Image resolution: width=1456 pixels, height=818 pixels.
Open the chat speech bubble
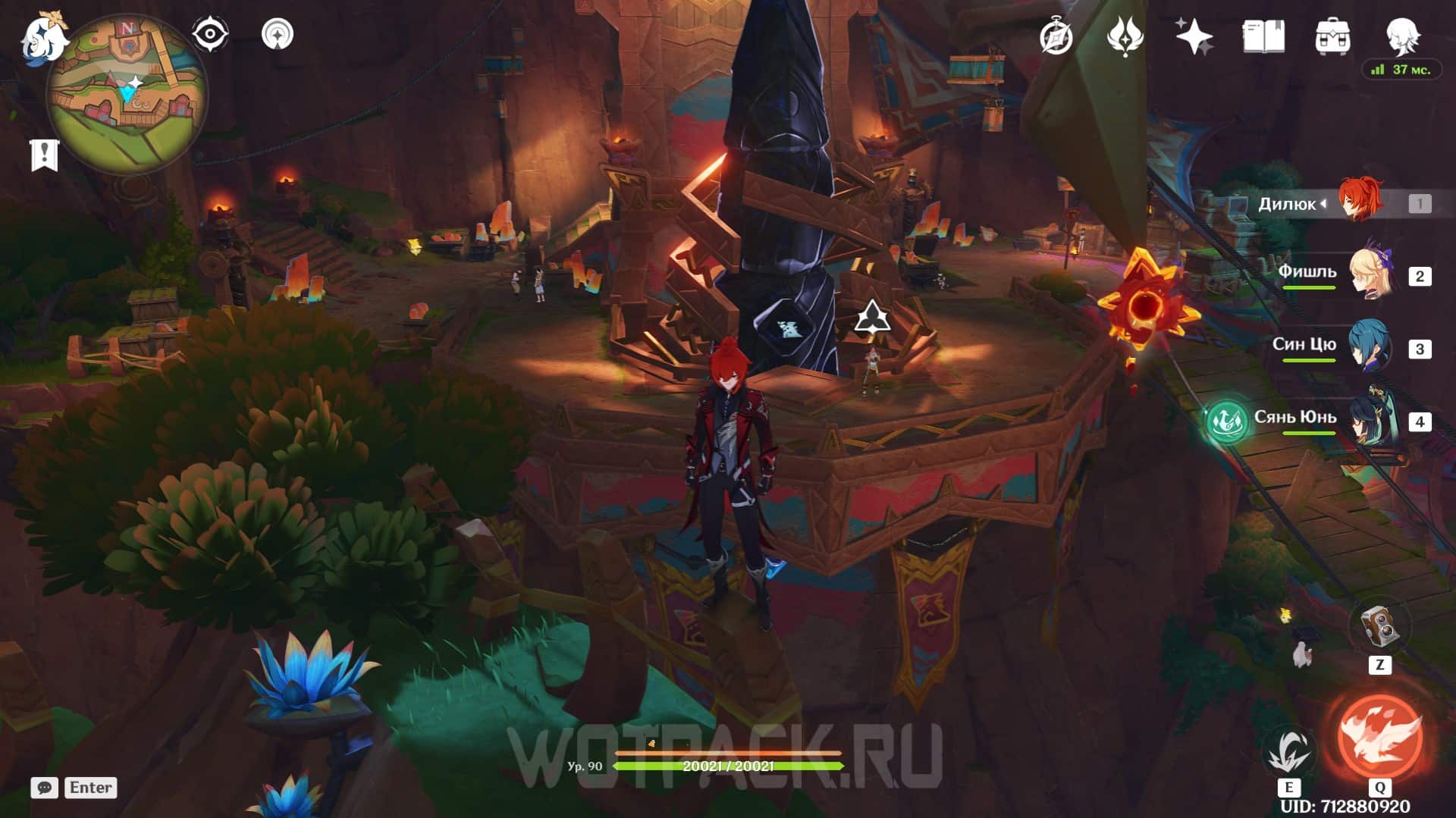[44, 788]
